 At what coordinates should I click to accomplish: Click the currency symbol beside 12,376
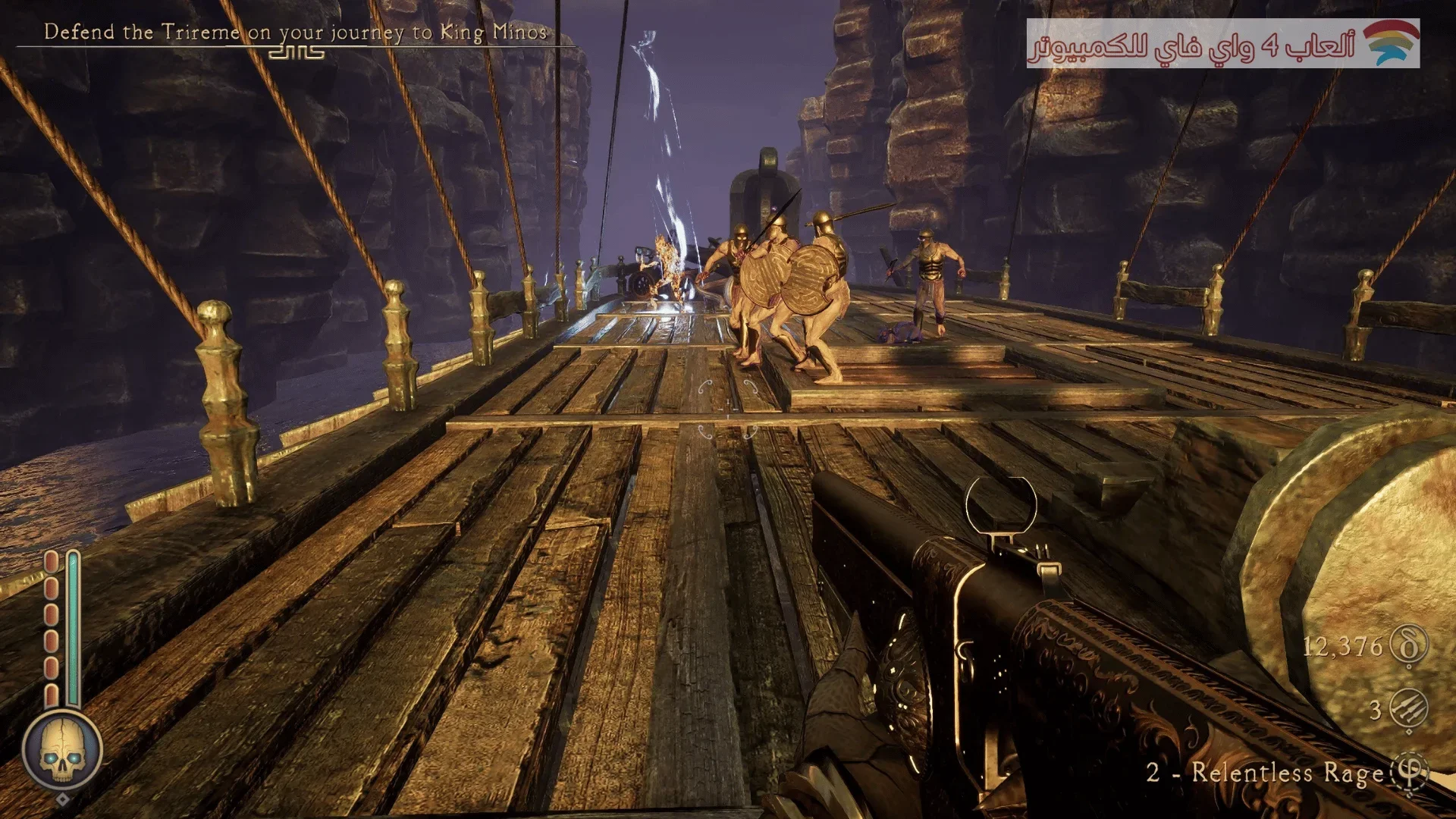1409,646
